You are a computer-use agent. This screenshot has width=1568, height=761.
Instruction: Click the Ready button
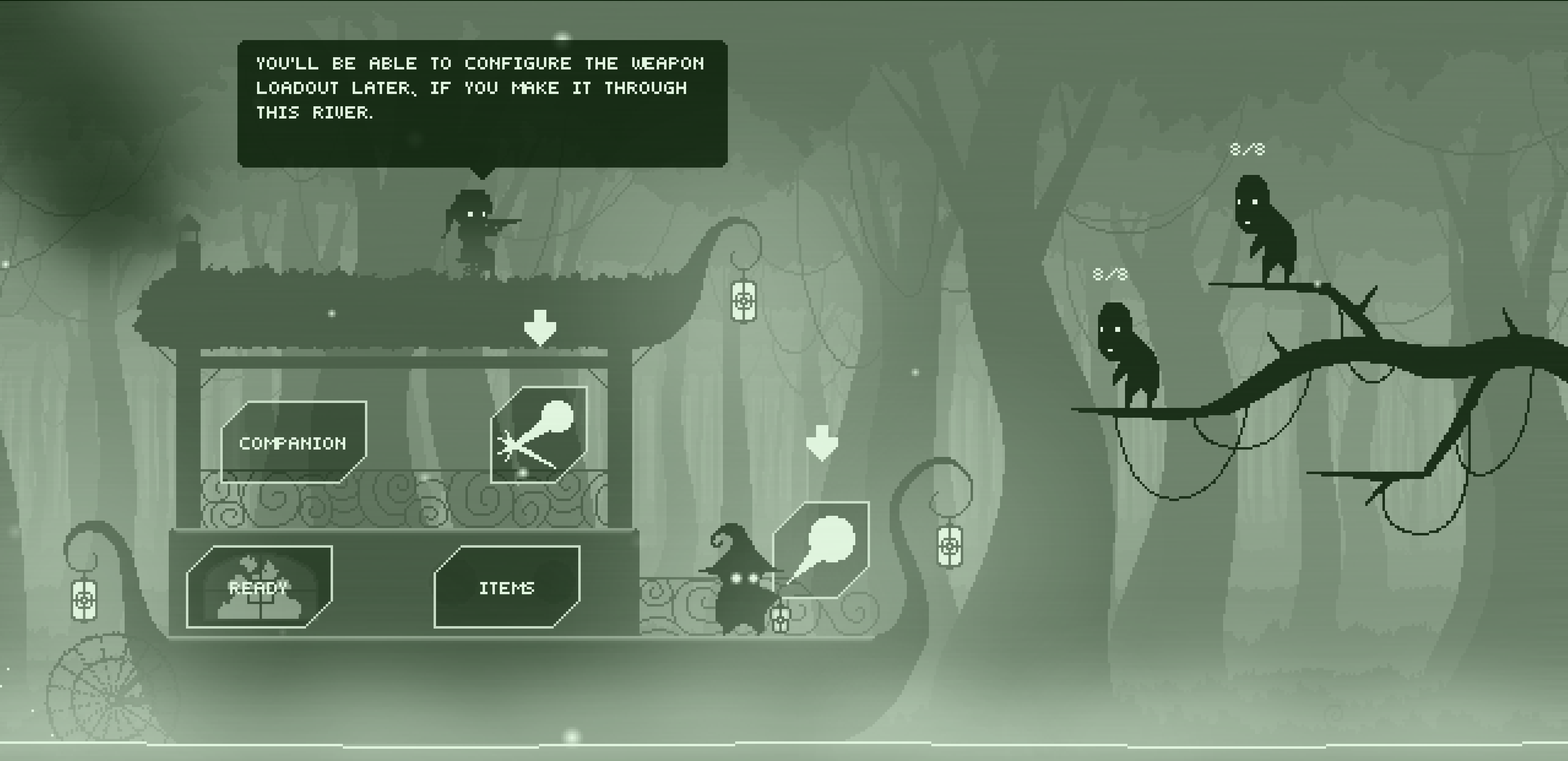click(x=259, y=587)
